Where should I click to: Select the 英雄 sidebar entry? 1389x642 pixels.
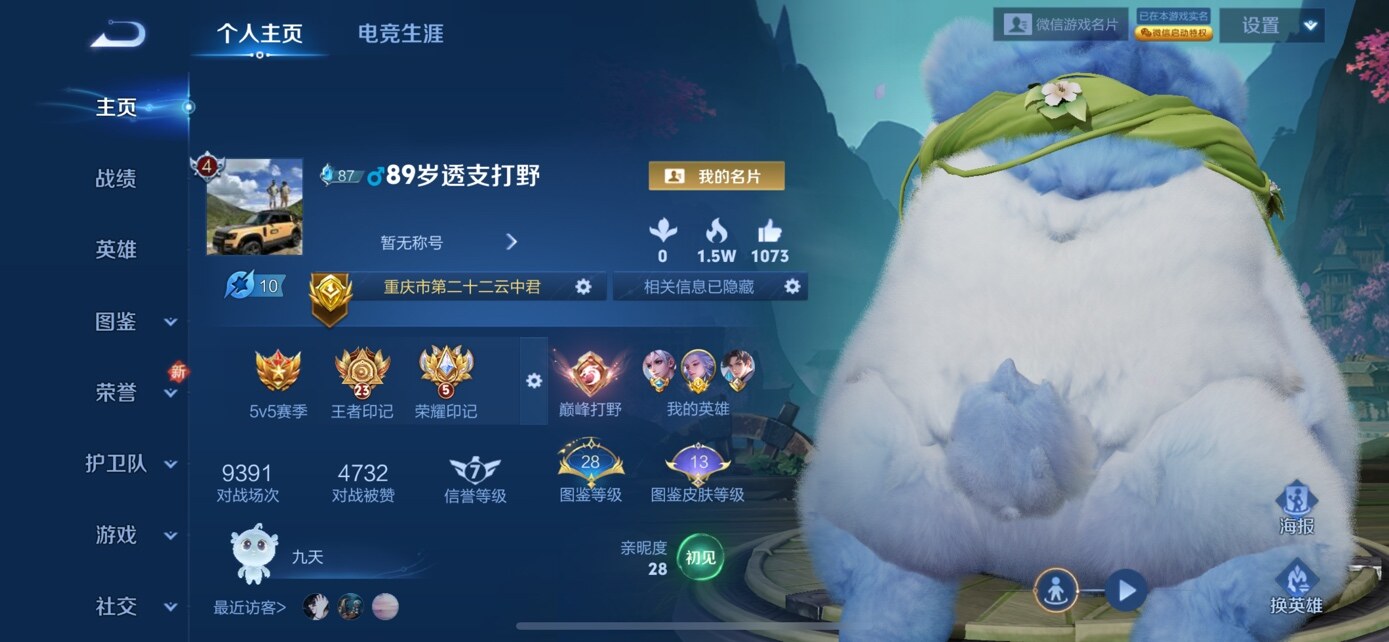tap(116, 250)
